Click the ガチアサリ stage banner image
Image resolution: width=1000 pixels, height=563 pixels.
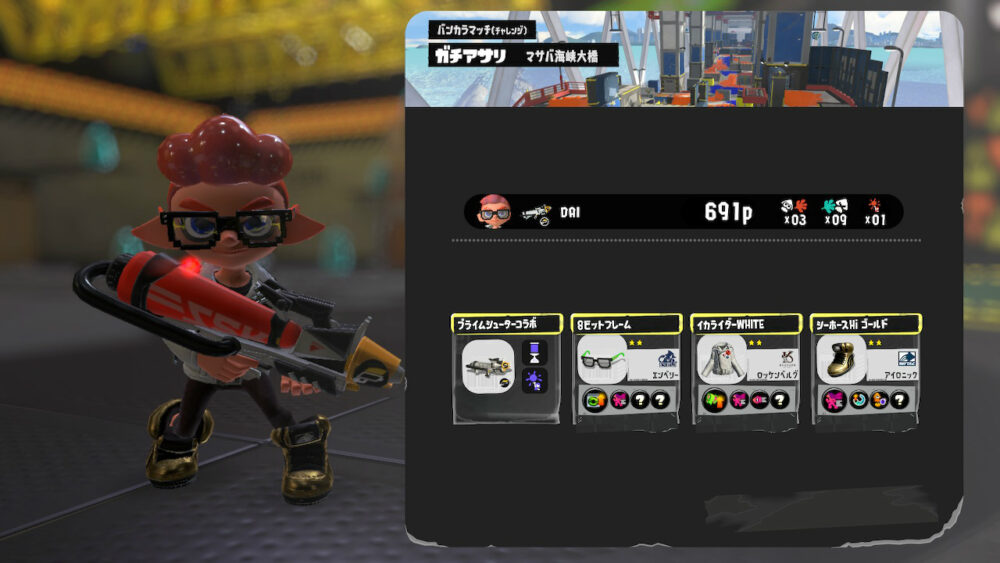pyautogui.click(x=684, y=60)
